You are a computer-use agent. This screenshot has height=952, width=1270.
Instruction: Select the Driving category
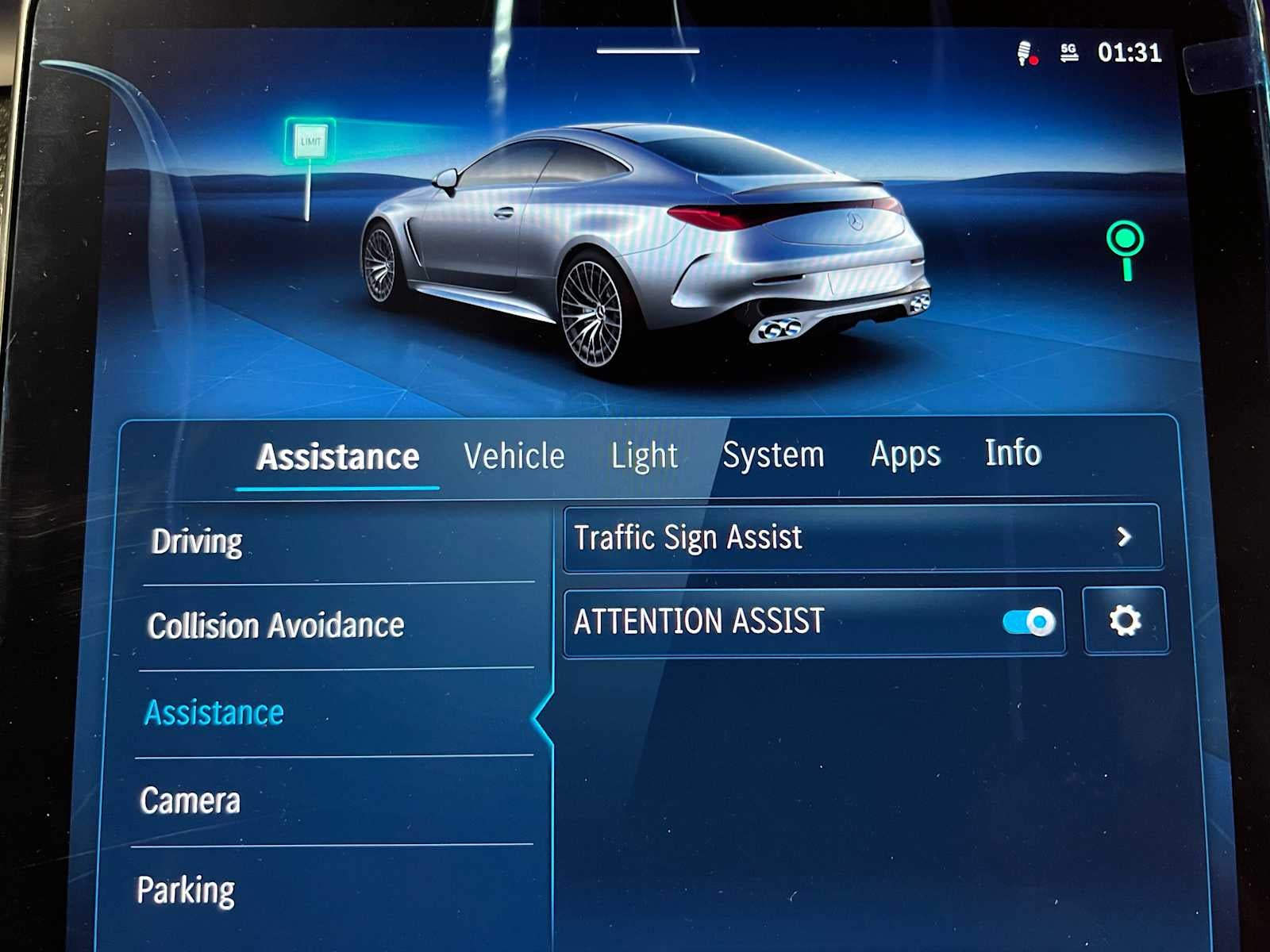pos(198,541)
